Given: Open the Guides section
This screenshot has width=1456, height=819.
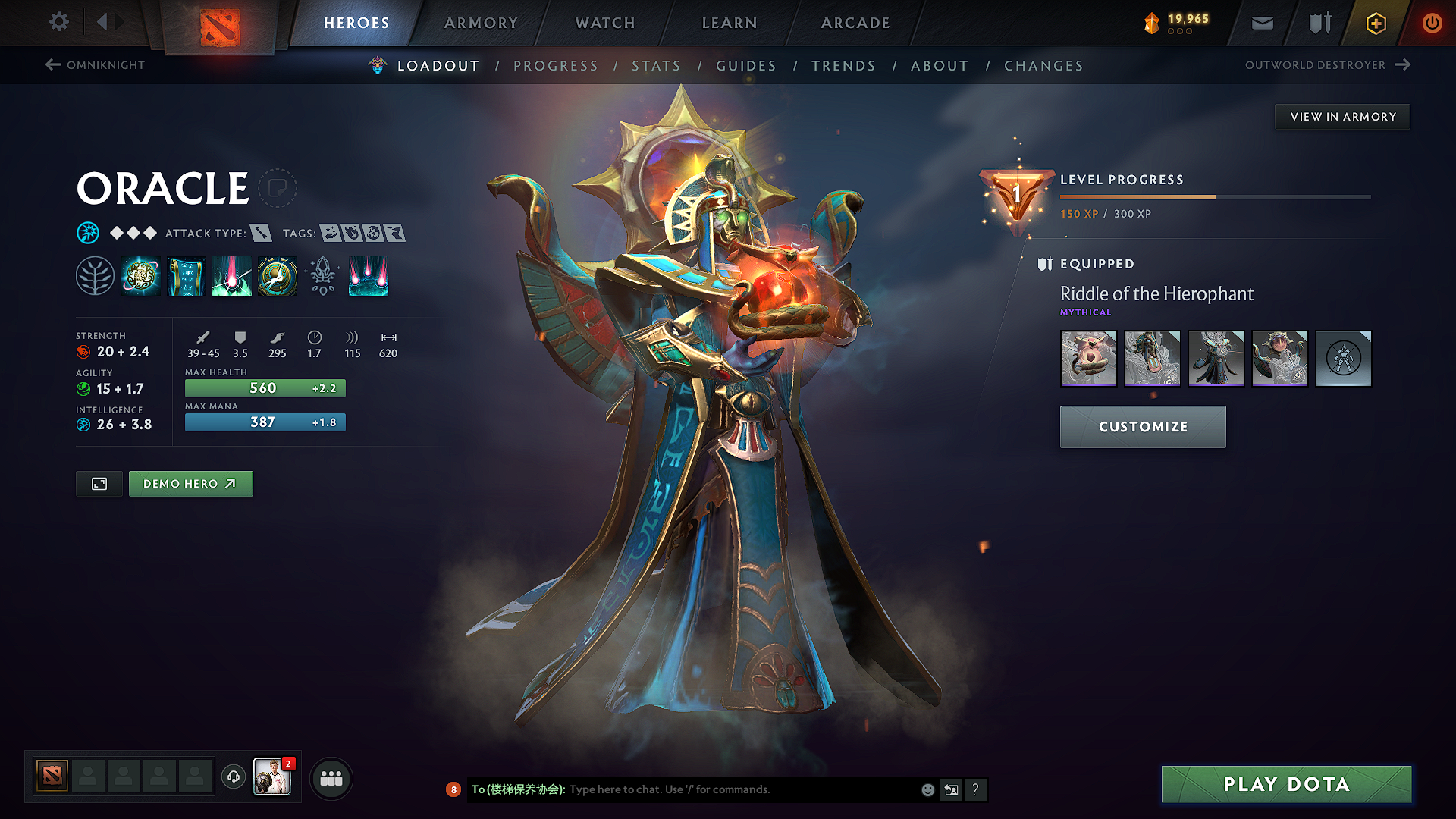Looking at the screenshot, I should (746, 66).
